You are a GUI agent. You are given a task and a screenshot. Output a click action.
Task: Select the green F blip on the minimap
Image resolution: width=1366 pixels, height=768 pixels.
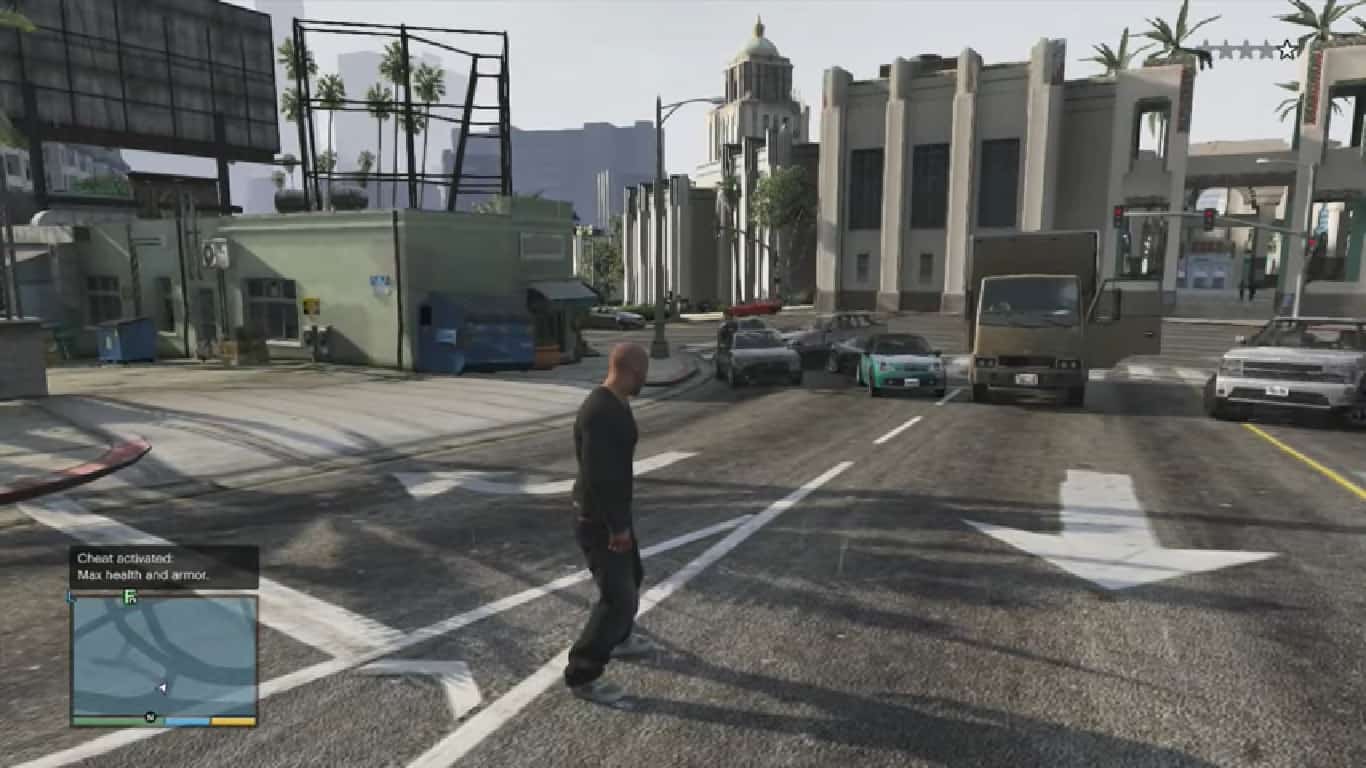coord(130,597)
